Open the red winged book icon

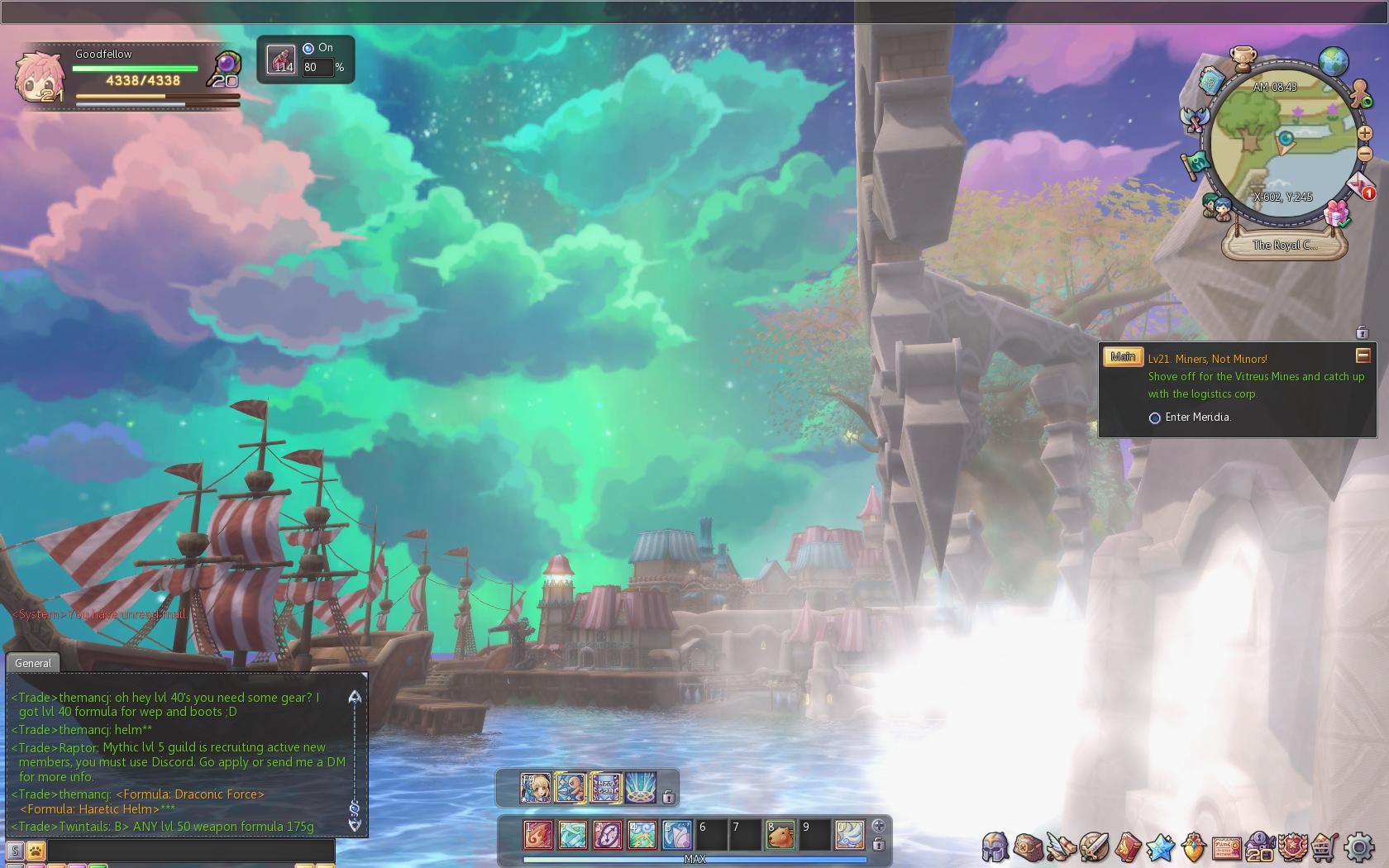[1127, 847]
